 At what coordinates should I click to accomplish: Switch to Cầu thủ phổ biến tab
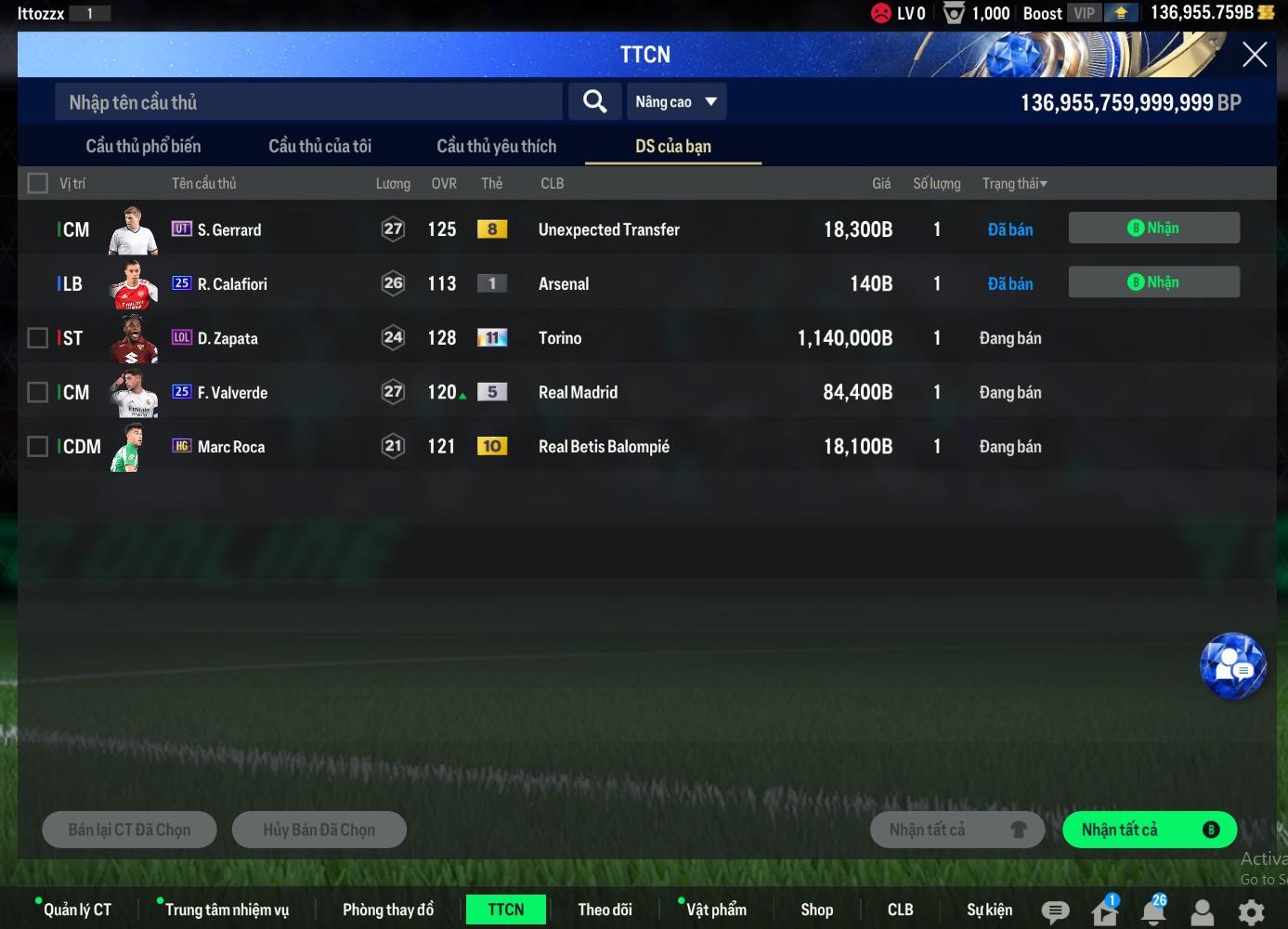(x=143, y=146)
